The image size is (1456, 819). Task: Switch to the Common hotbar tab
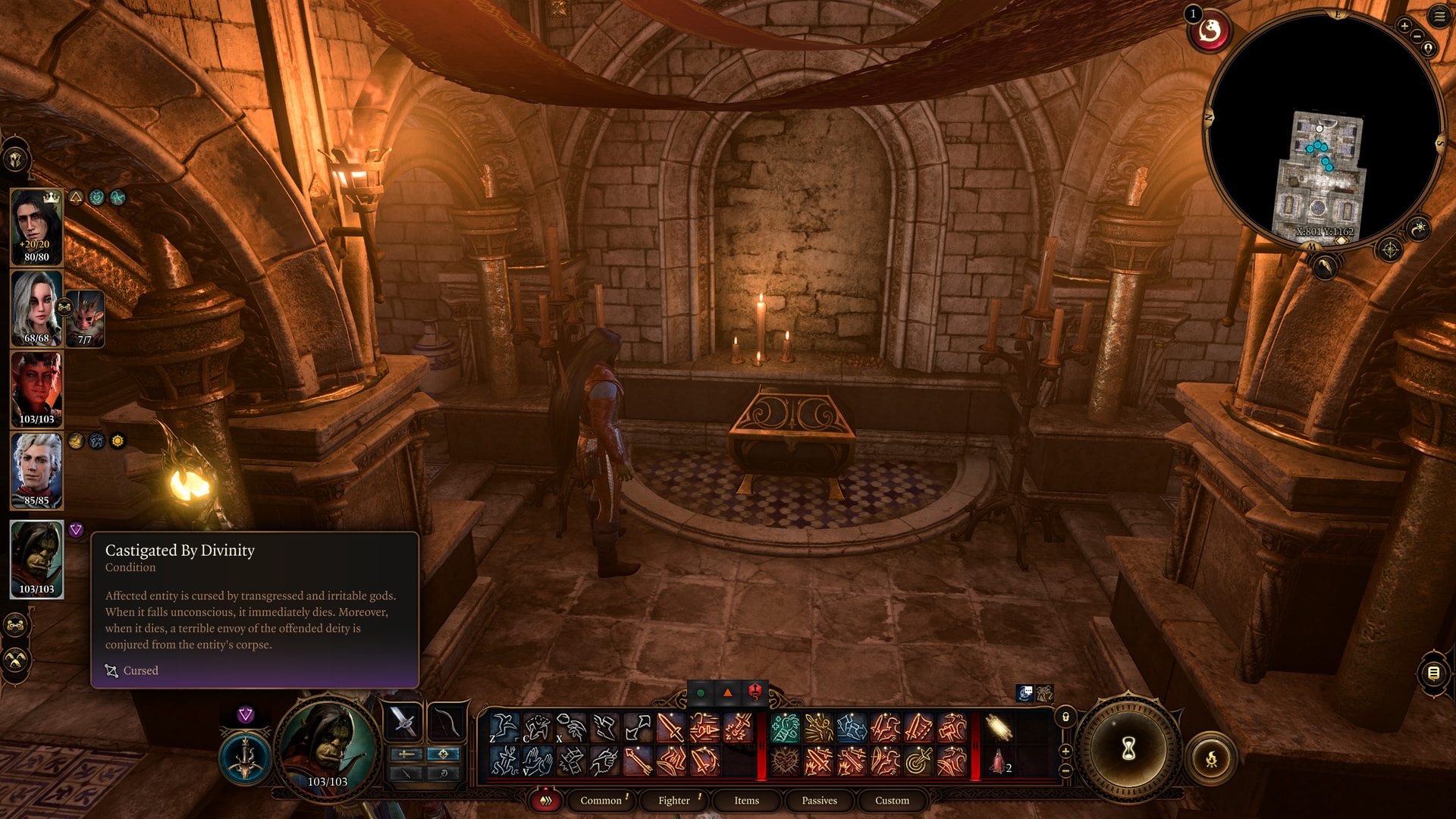[601, 800]
